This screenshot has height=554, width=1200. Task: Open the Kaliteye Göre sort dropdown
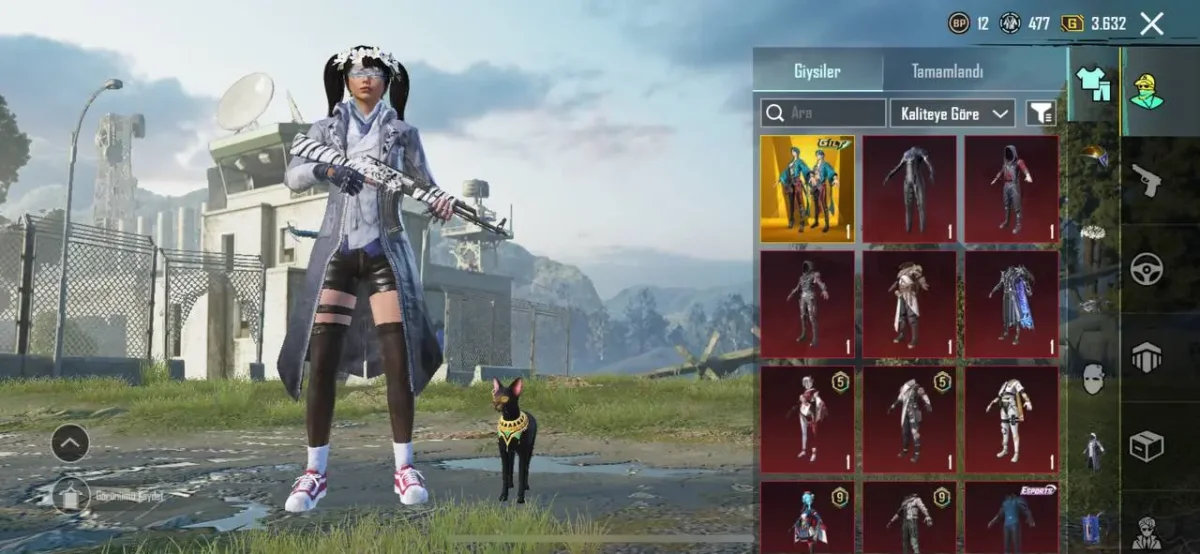tap(952, 113)
